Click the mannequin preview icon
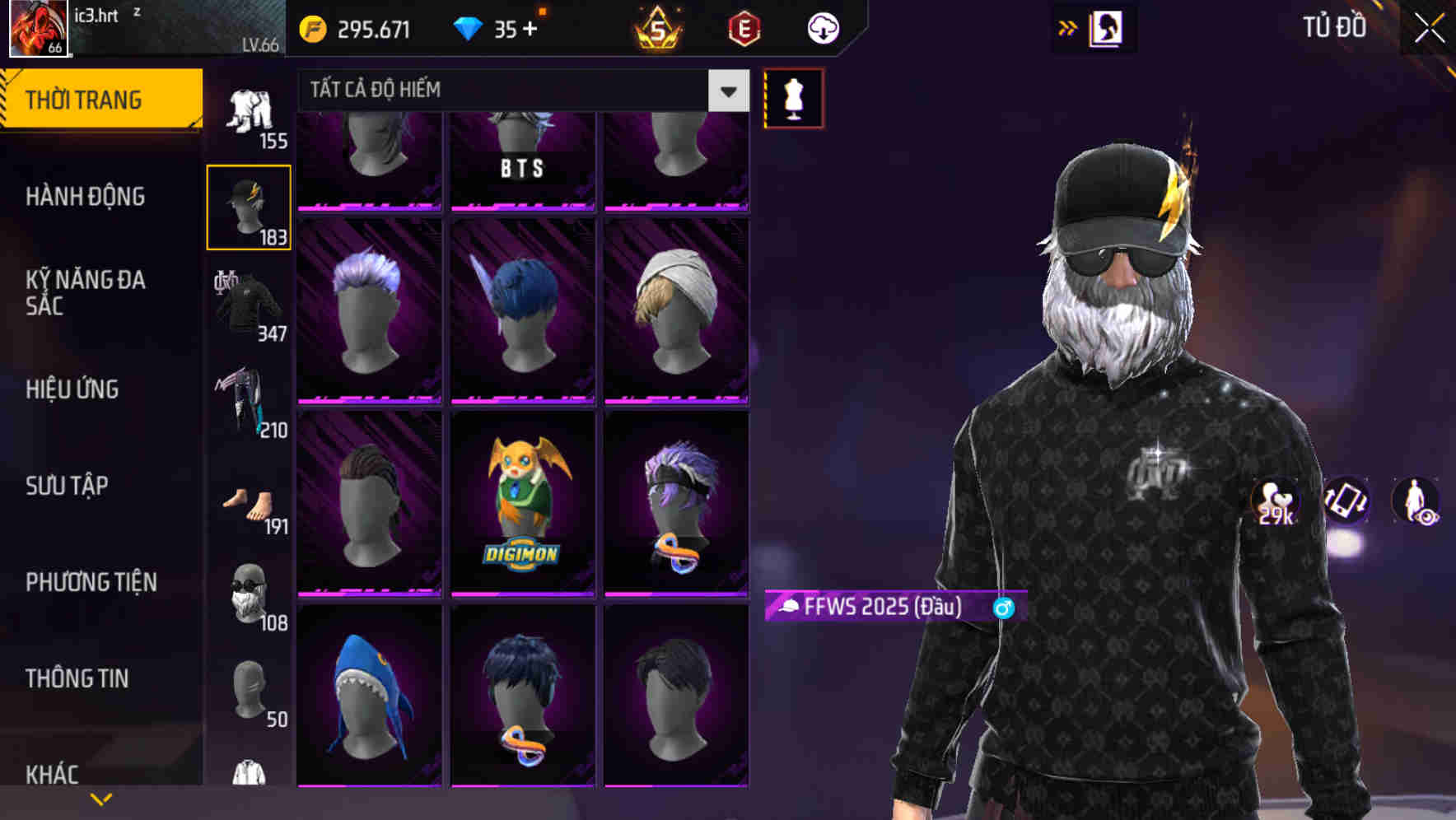 (793, 97)
